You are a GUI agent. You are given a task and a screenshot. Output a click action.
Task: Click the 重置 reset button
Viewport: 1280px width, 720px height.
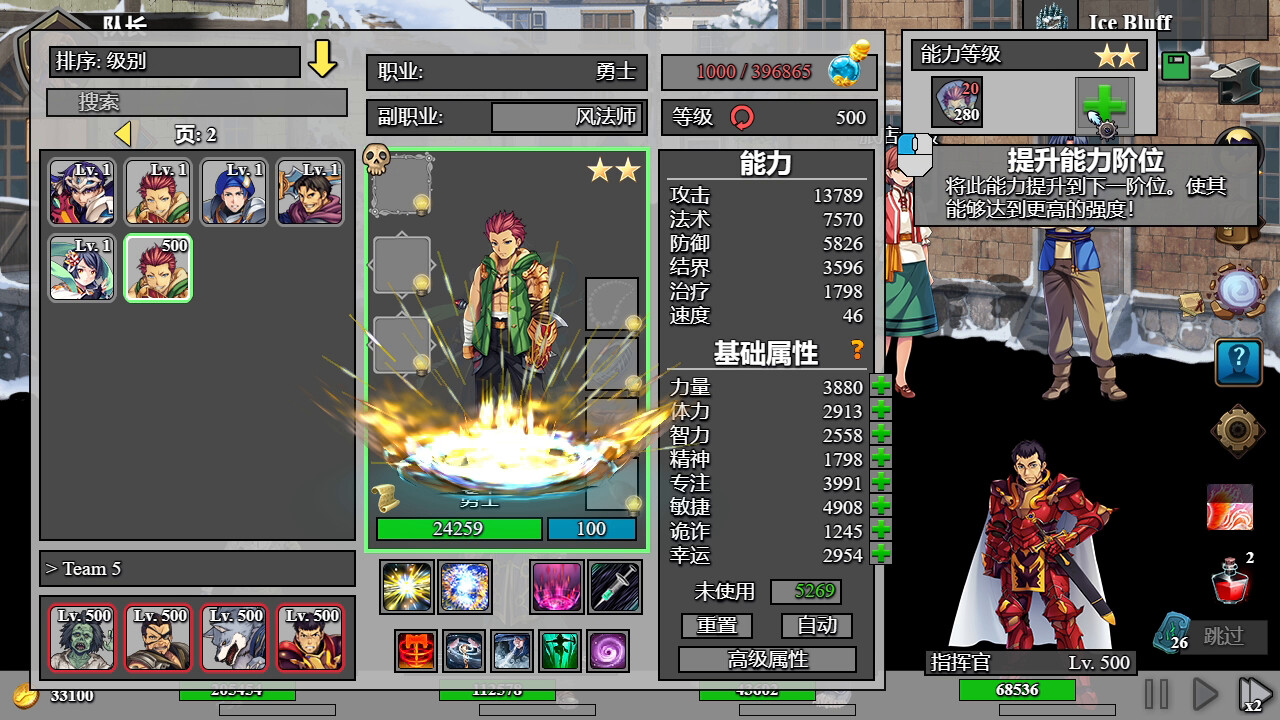pyautogui.click(x=717, y=625)
